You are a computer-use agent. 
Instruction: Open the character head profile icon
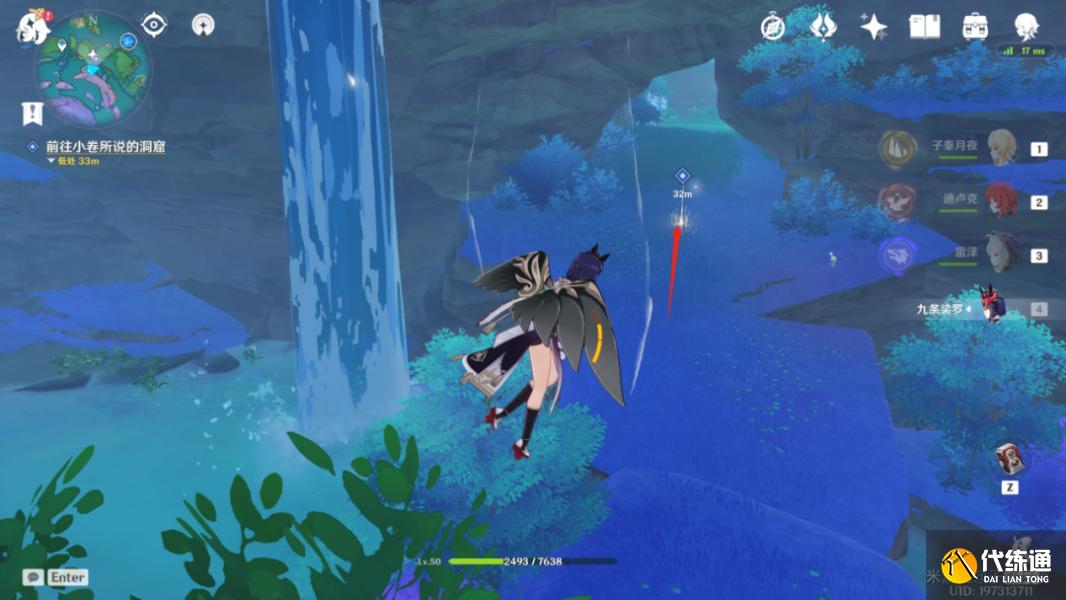pyautogui.click(x=1025, y=26)
